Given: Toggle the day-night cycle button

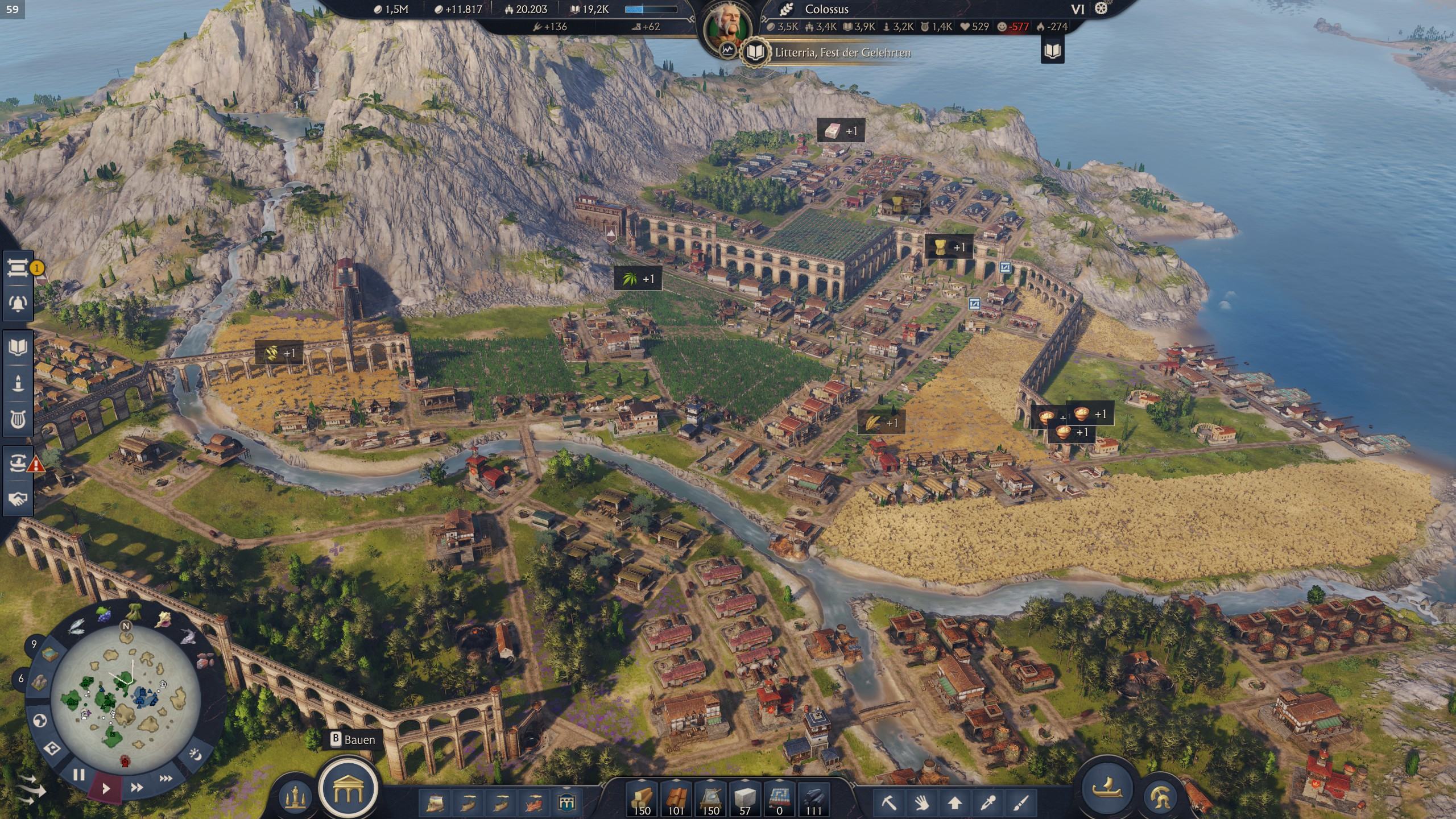Looking at the screenshot, I should coord(195,755).
